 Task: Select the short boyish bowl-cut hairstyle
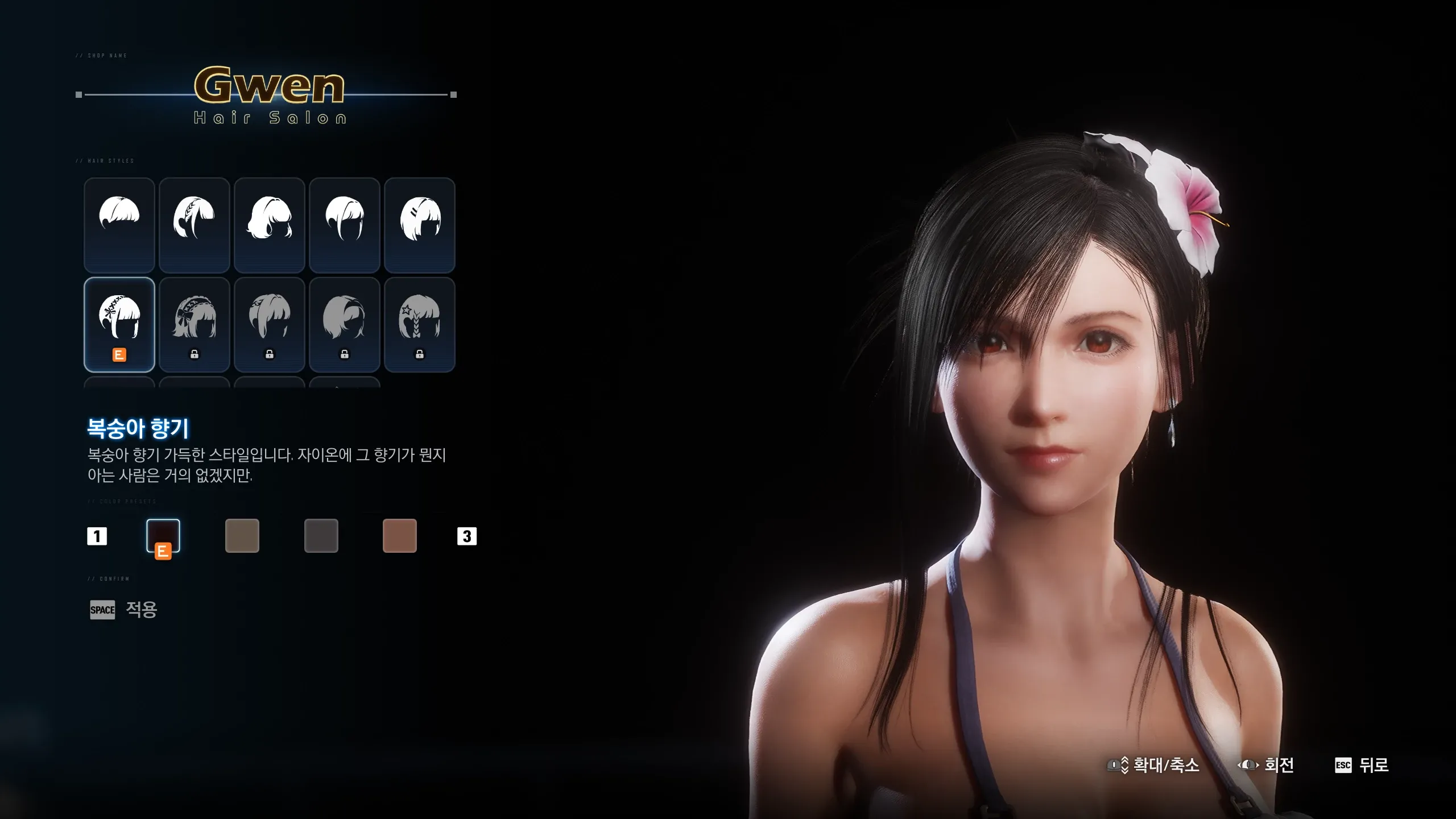click(x=119, y=225)
